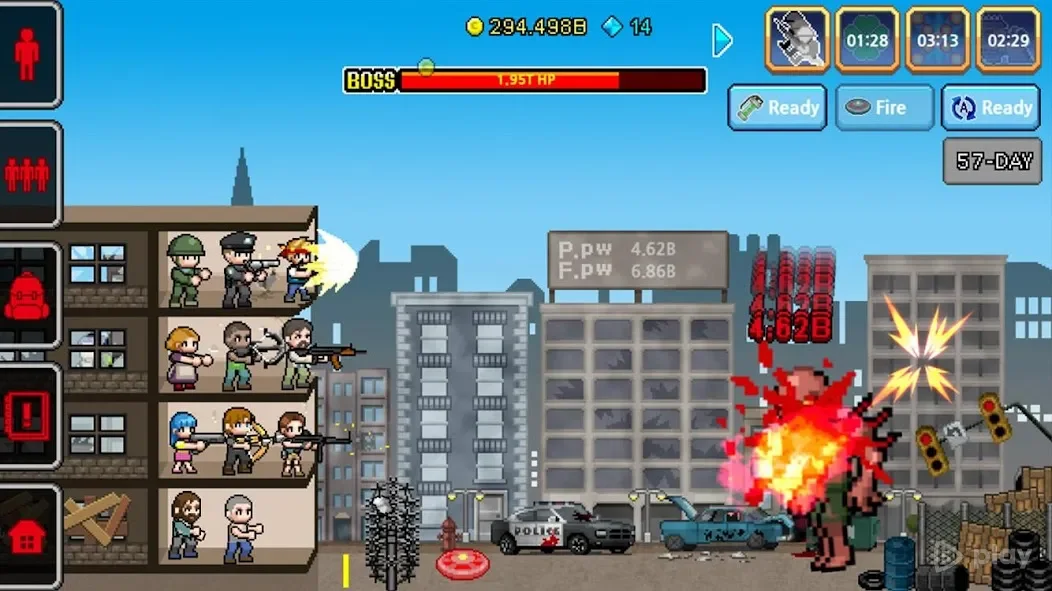Select the skill on 02:29 cooldown
The height and width of the screenshot is (591, 1052).
pyautogui.click(x=1007, y=40)
